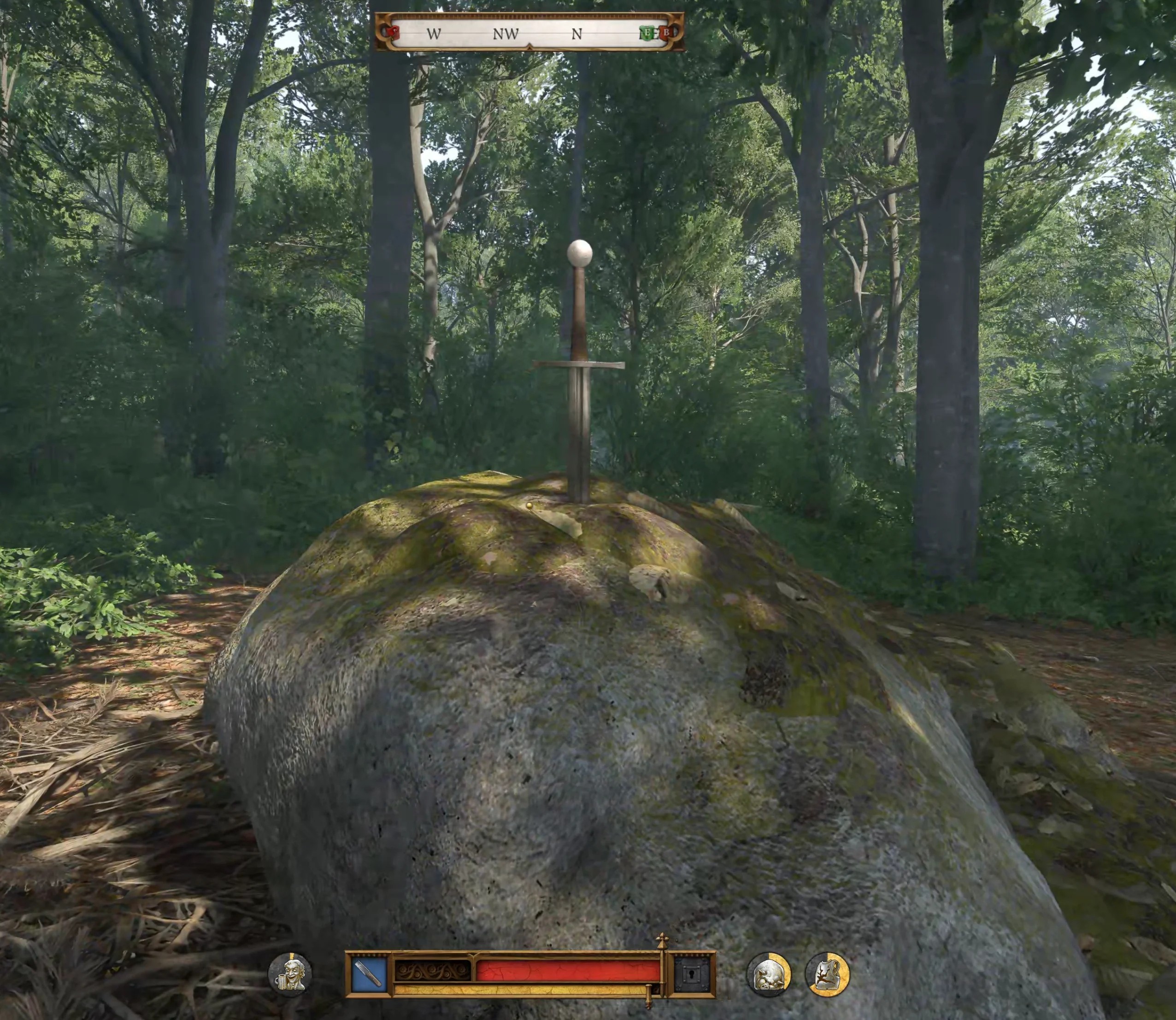Click the green E quest marker on compass
Screen dimensions: 1176x1020
[647, 33]
